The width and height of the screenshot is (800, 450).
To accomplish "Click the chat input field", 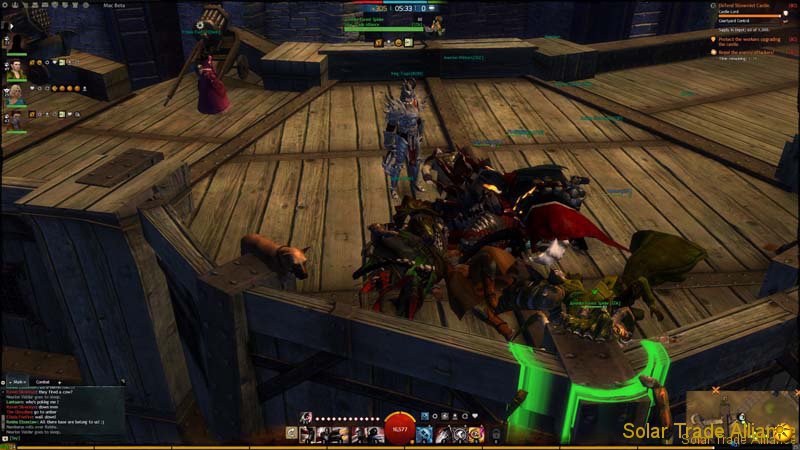I will (60, 438).
